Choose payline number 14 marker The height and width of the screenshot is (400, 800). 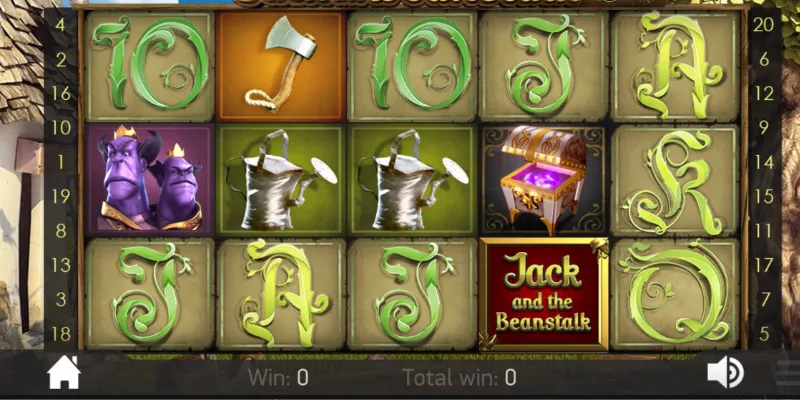click(x=764, y=161)
